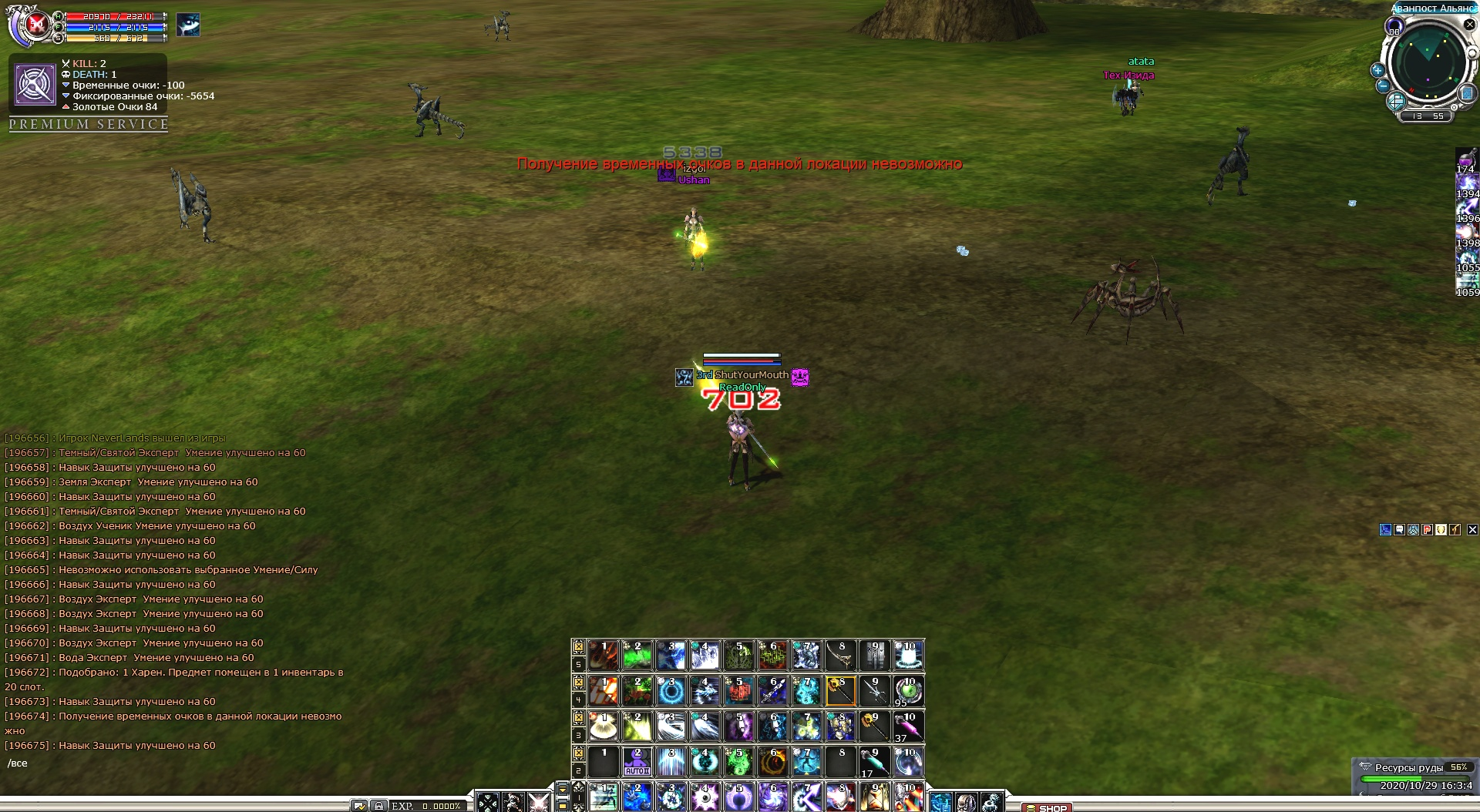The image size is (1480, 812).
Task: Click the minimap zoom-in plus button
Action: [1377, 70]
